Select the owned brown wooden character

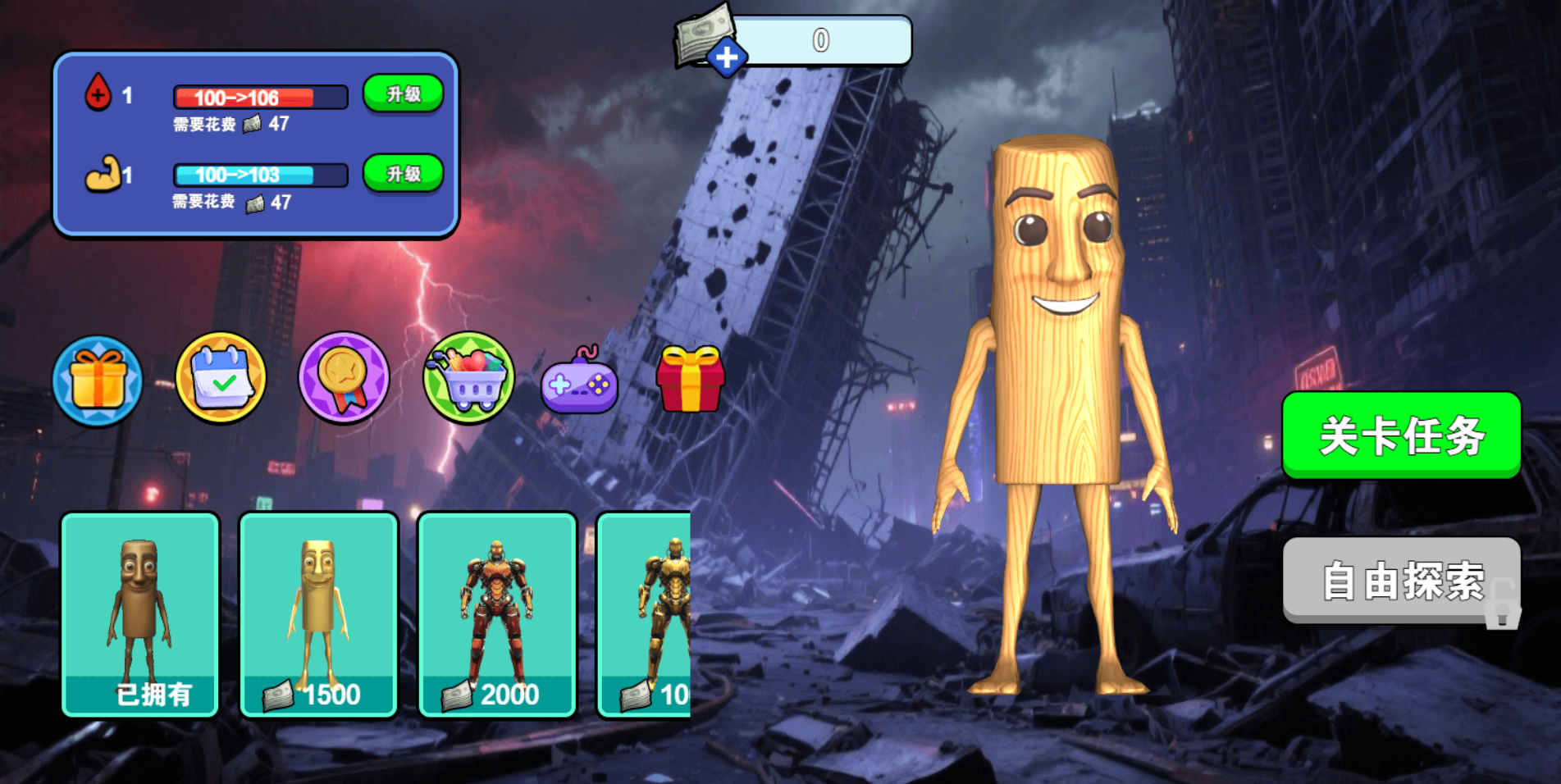[140, 614]
